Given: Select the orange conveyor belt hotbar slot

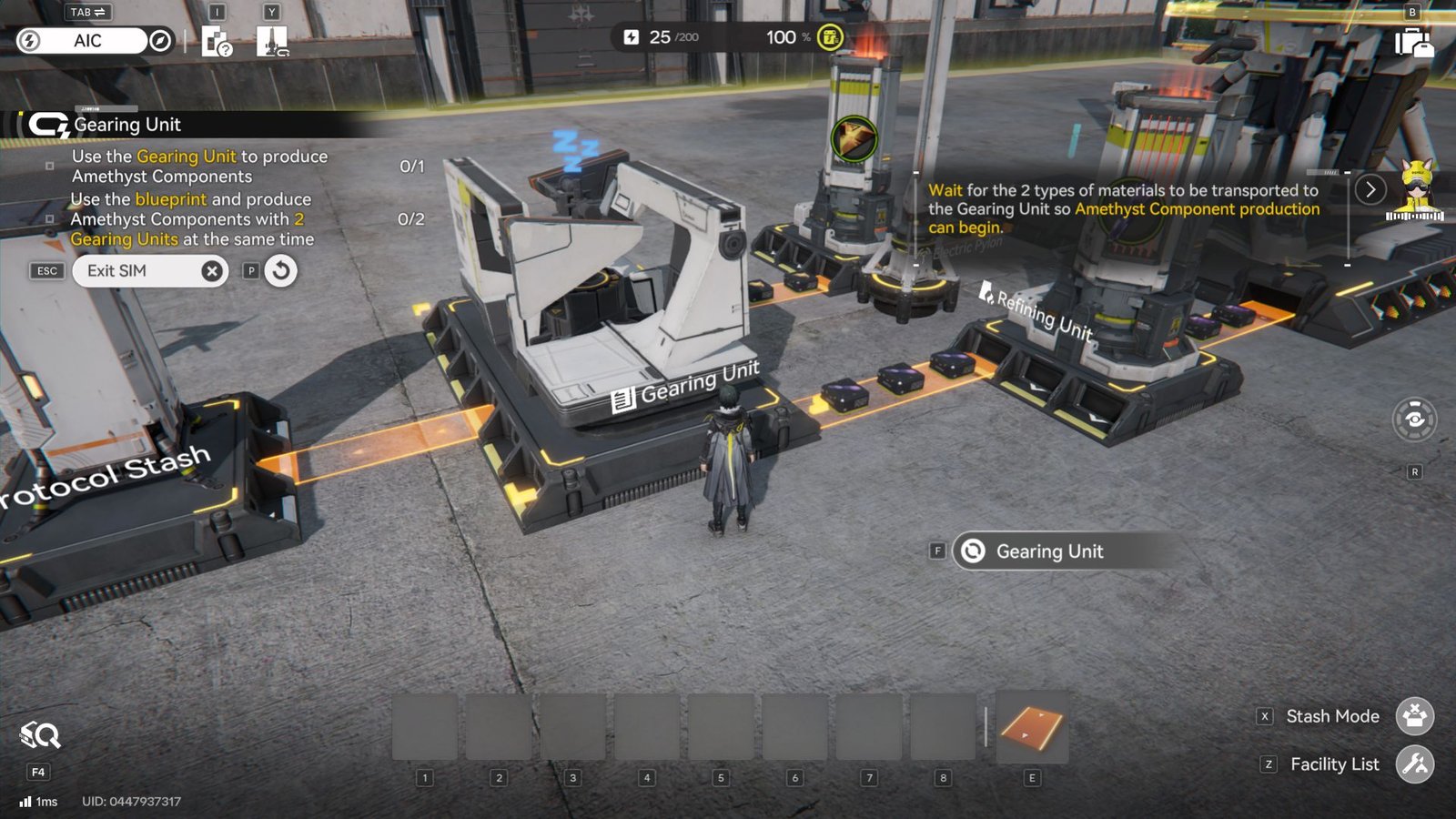Looking at the screenshot, I should point(1032,728).
